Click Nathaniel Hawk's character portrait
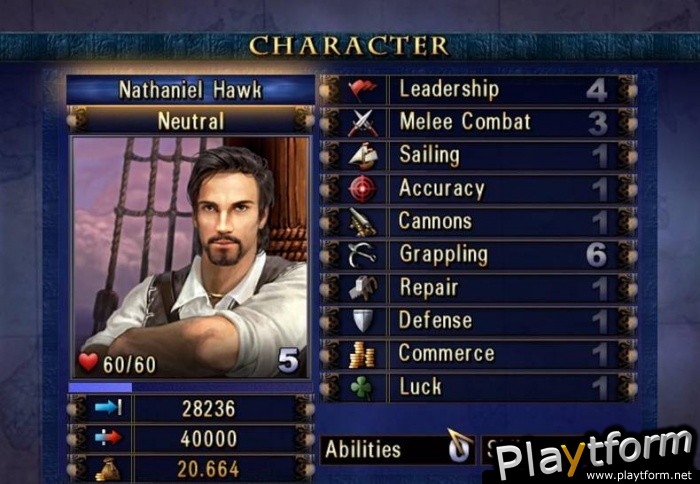Image resolution: width=700 pixels, height=484 pixels. pos(190,257)
